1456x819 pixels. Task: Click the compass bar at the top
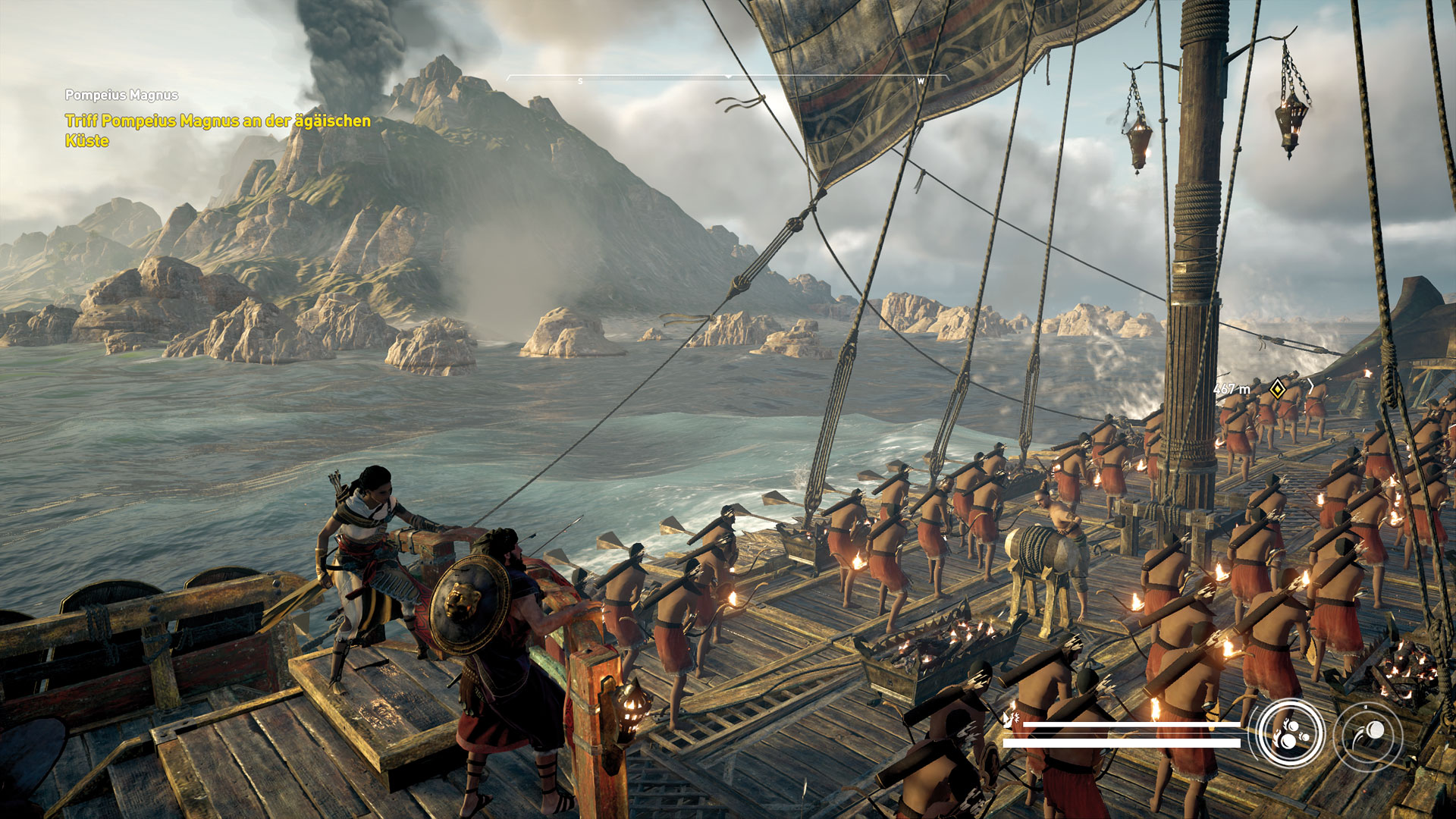point(727,78)
